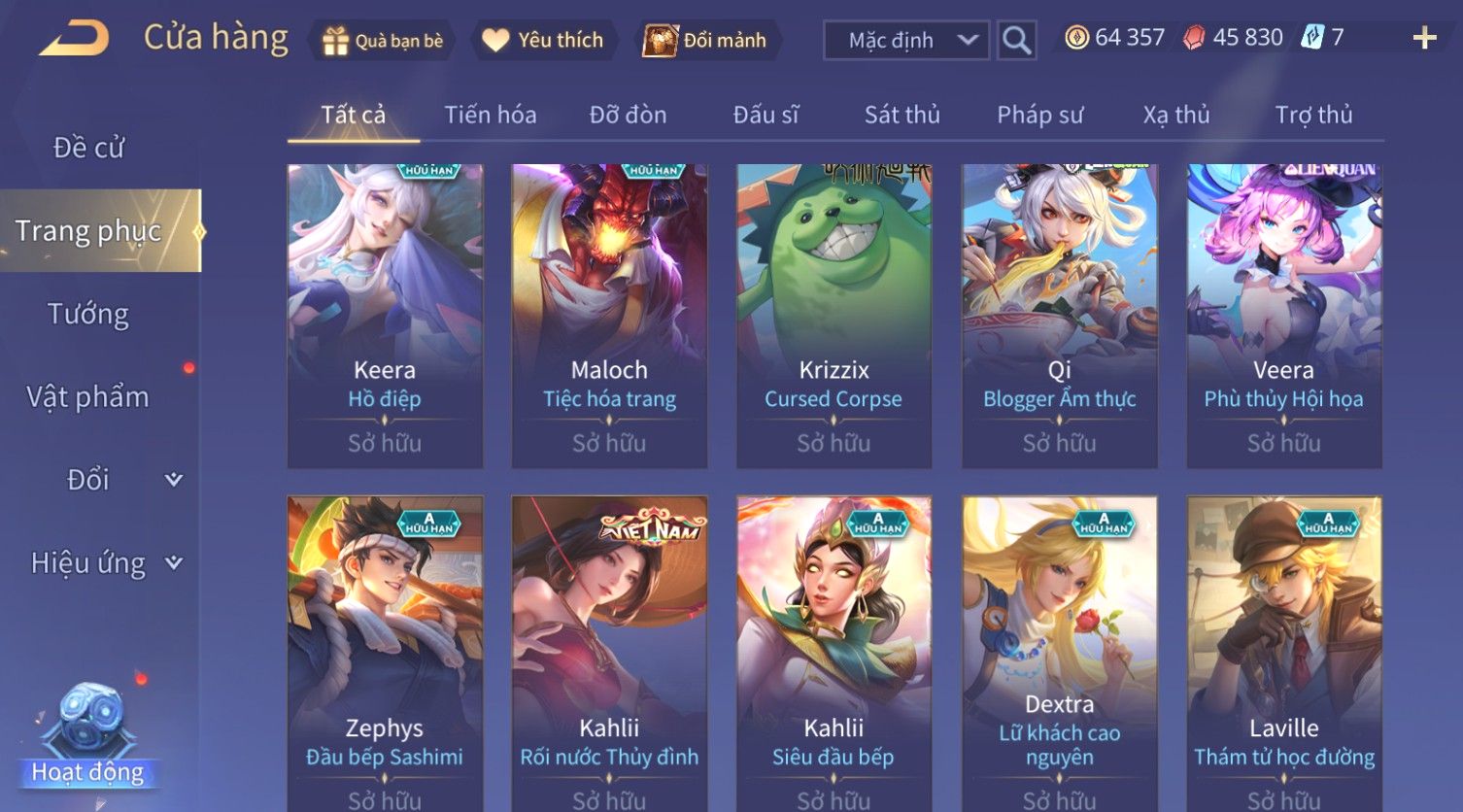The image size is (1463, 812).
Task: Open the Tướng heroes section
Action: [x=88, y=315]
